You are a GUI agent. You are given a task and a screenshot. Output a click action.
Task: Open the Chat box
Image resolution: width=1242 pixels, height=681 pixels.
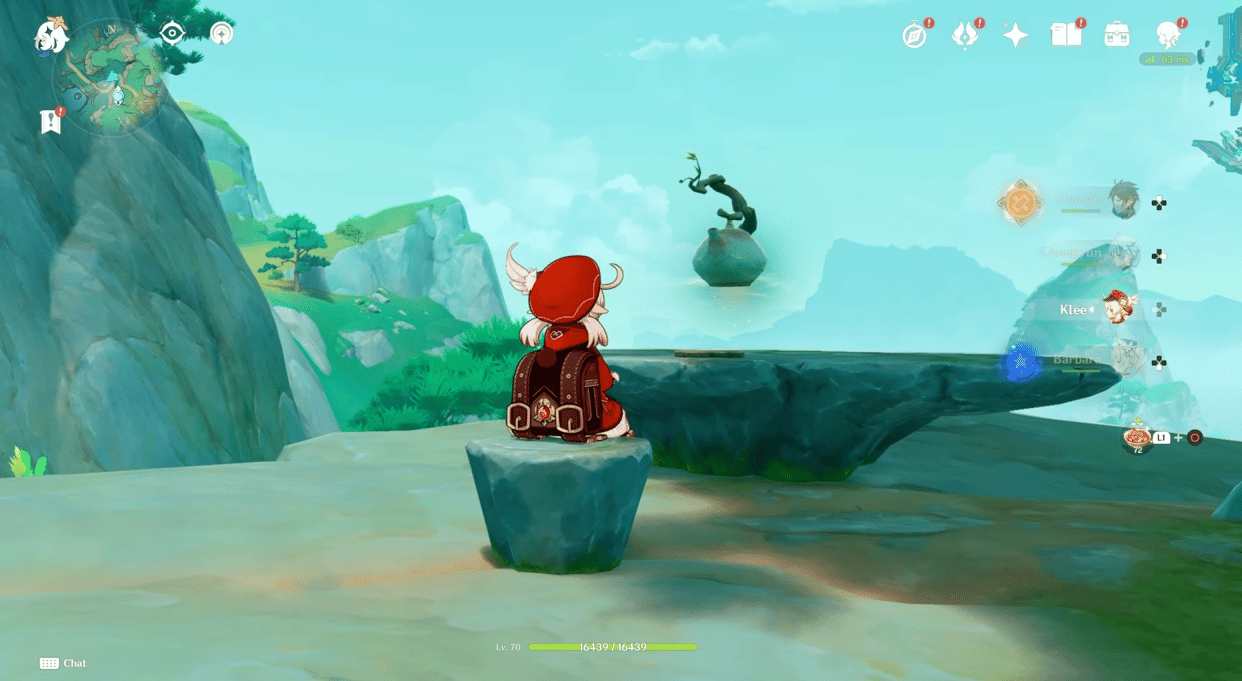coord(63,663)
